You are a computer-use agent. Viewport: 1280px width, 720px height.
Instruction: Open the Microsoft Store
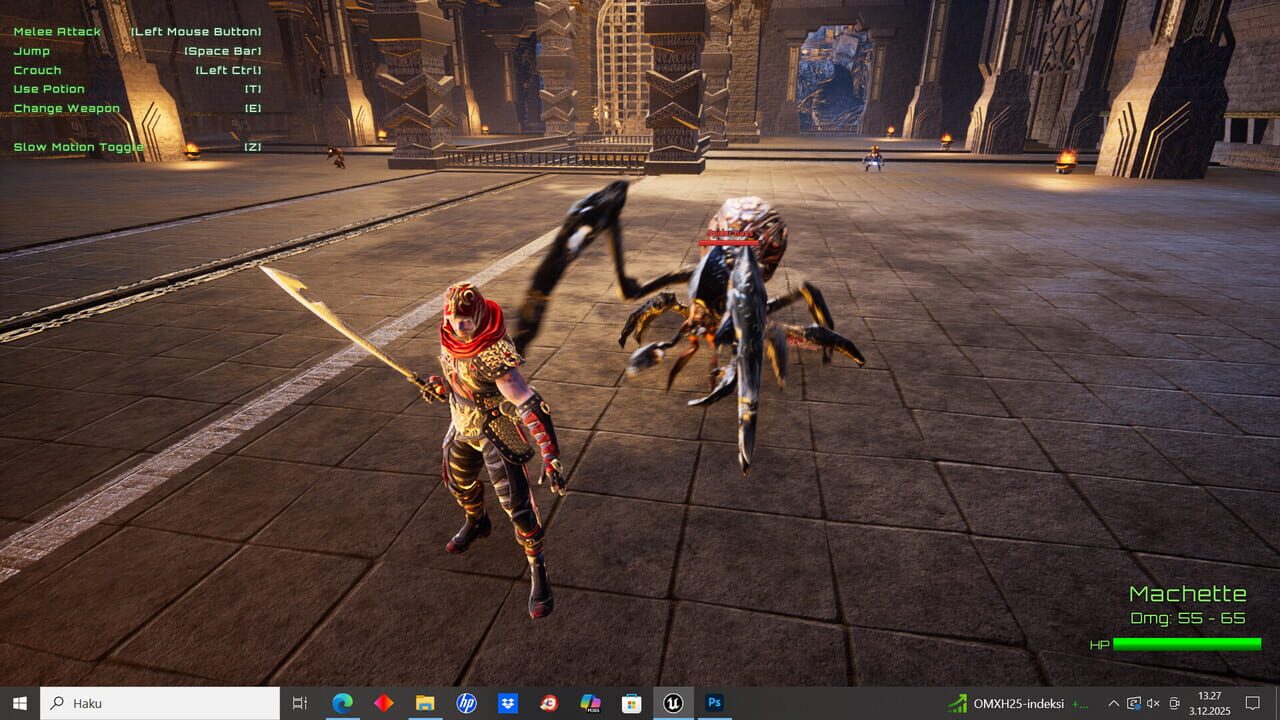(x=631, y=703)
